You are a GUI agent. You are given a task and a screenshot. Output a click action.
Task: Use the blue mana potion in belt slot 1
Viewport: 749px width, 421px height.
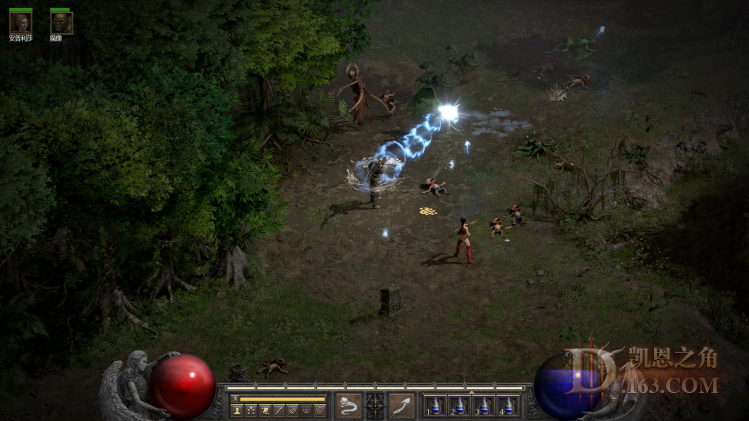435,406
